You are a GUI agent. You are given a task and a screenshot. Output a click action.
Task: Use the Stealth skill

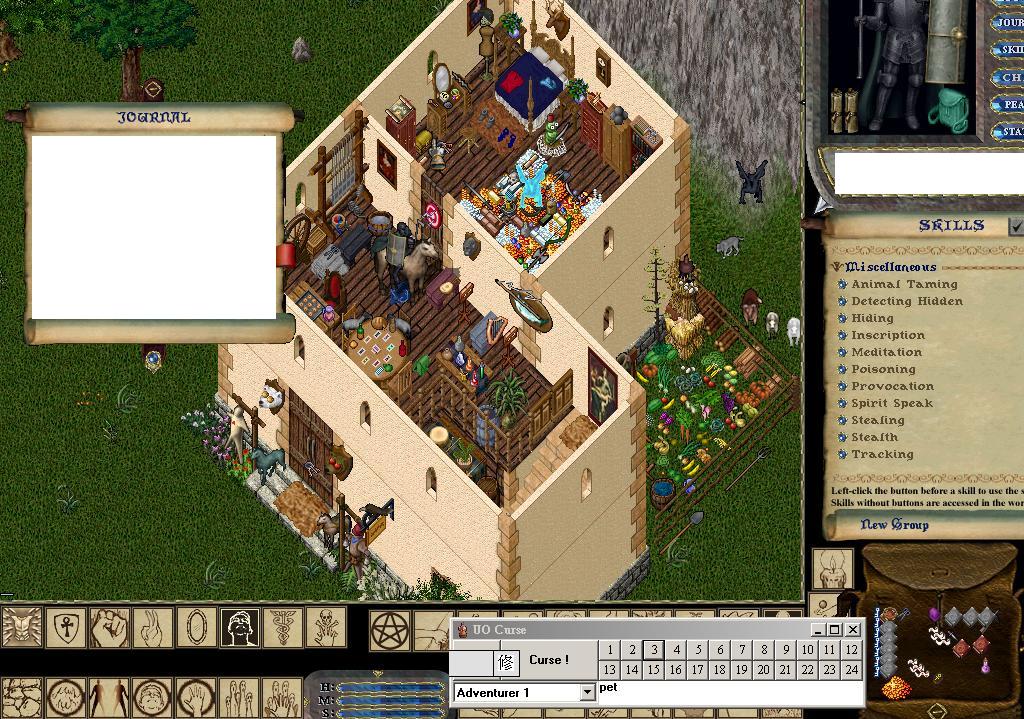843,437
